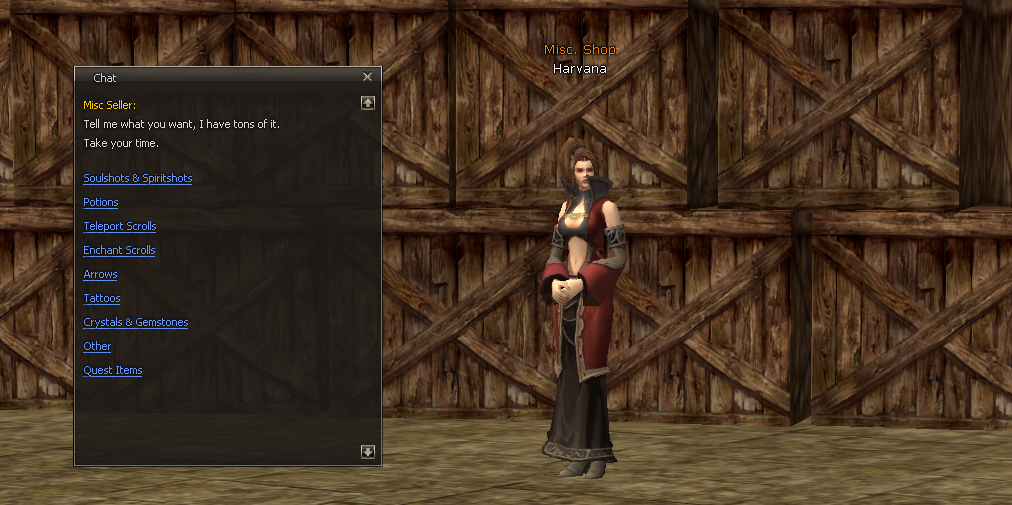Screen dimensions: 1012x505
Task: View the Quest Items shop
Action: tap(112, 370)
